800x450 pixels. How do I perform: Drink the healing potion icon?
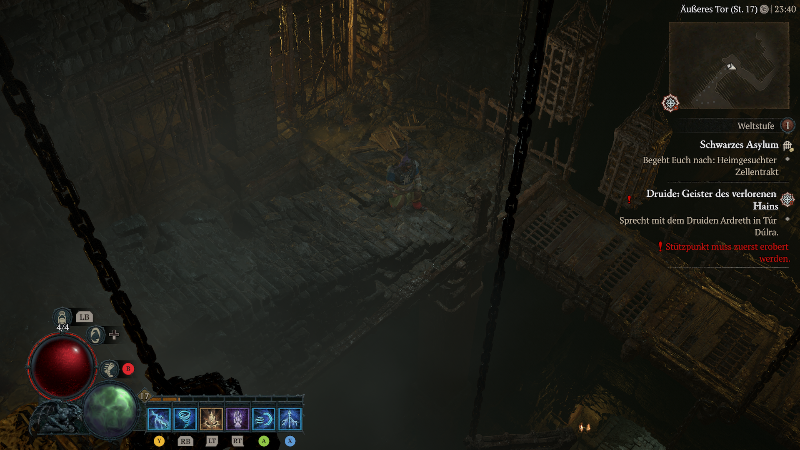point(63,319)
